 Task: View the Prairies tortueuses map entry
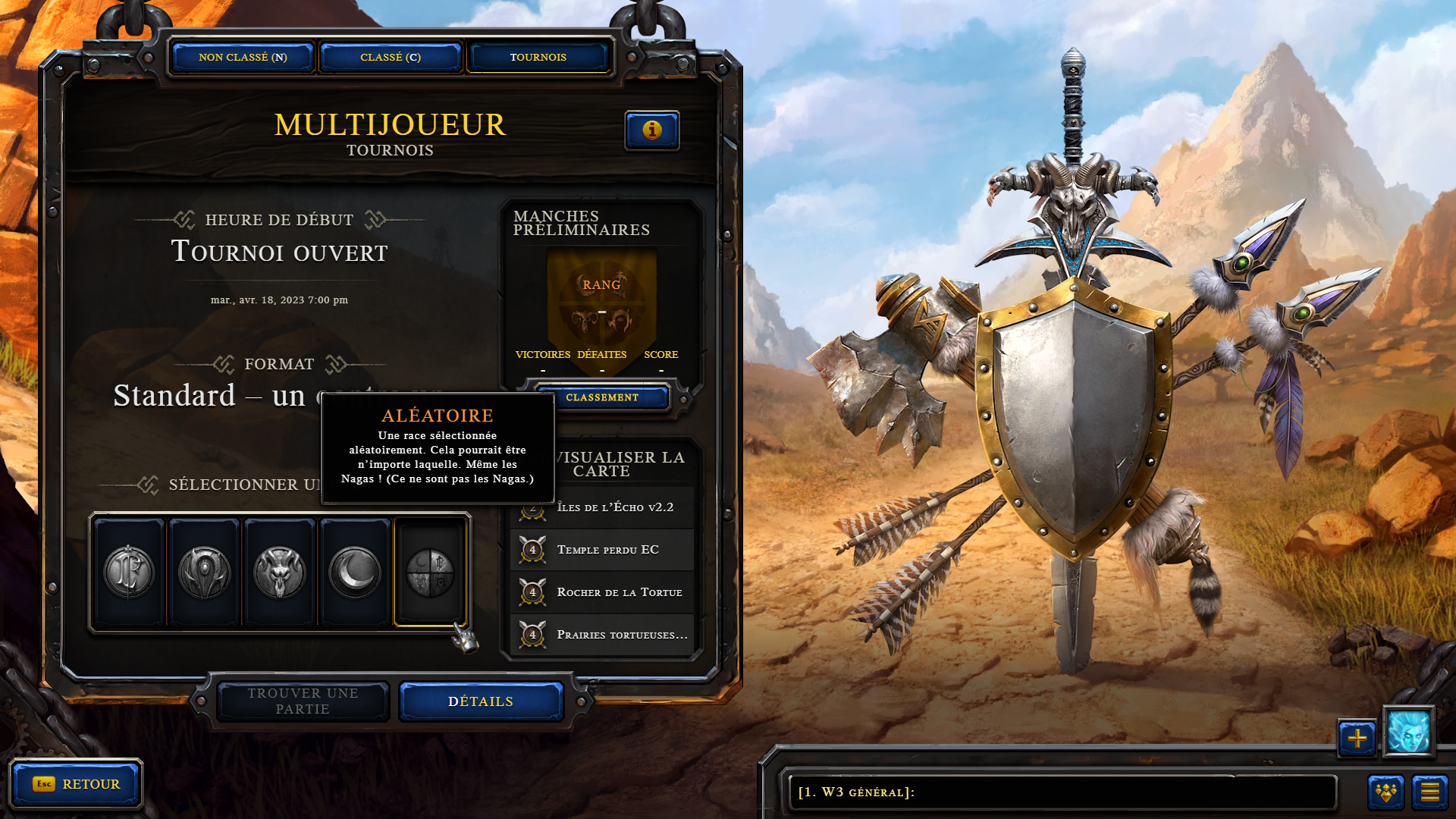pyautogui.click(x=620, y=635)
